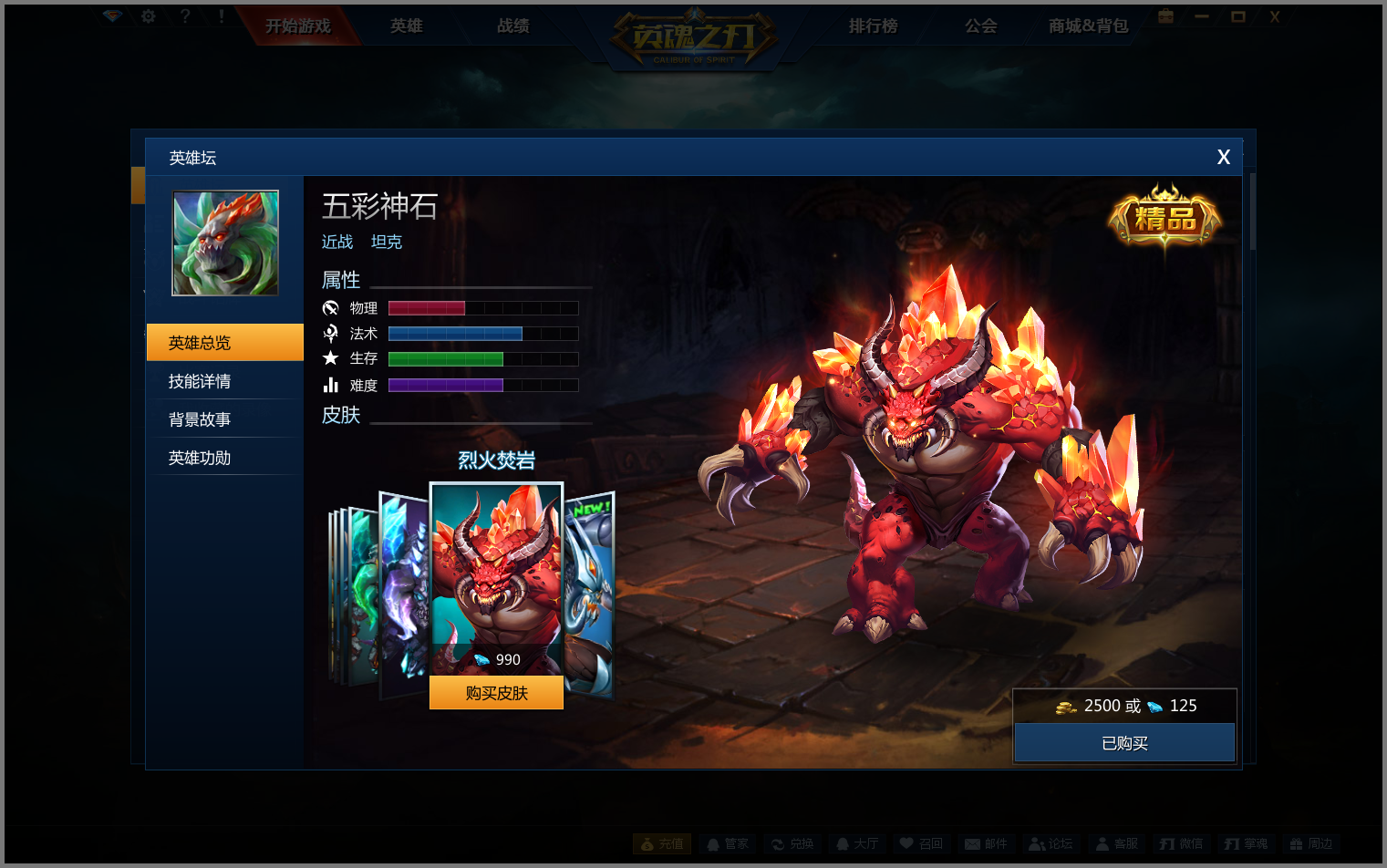Click the 已购买 hero button
This screenshot has width=1387, height=868.
click(x=1124, y=743)
